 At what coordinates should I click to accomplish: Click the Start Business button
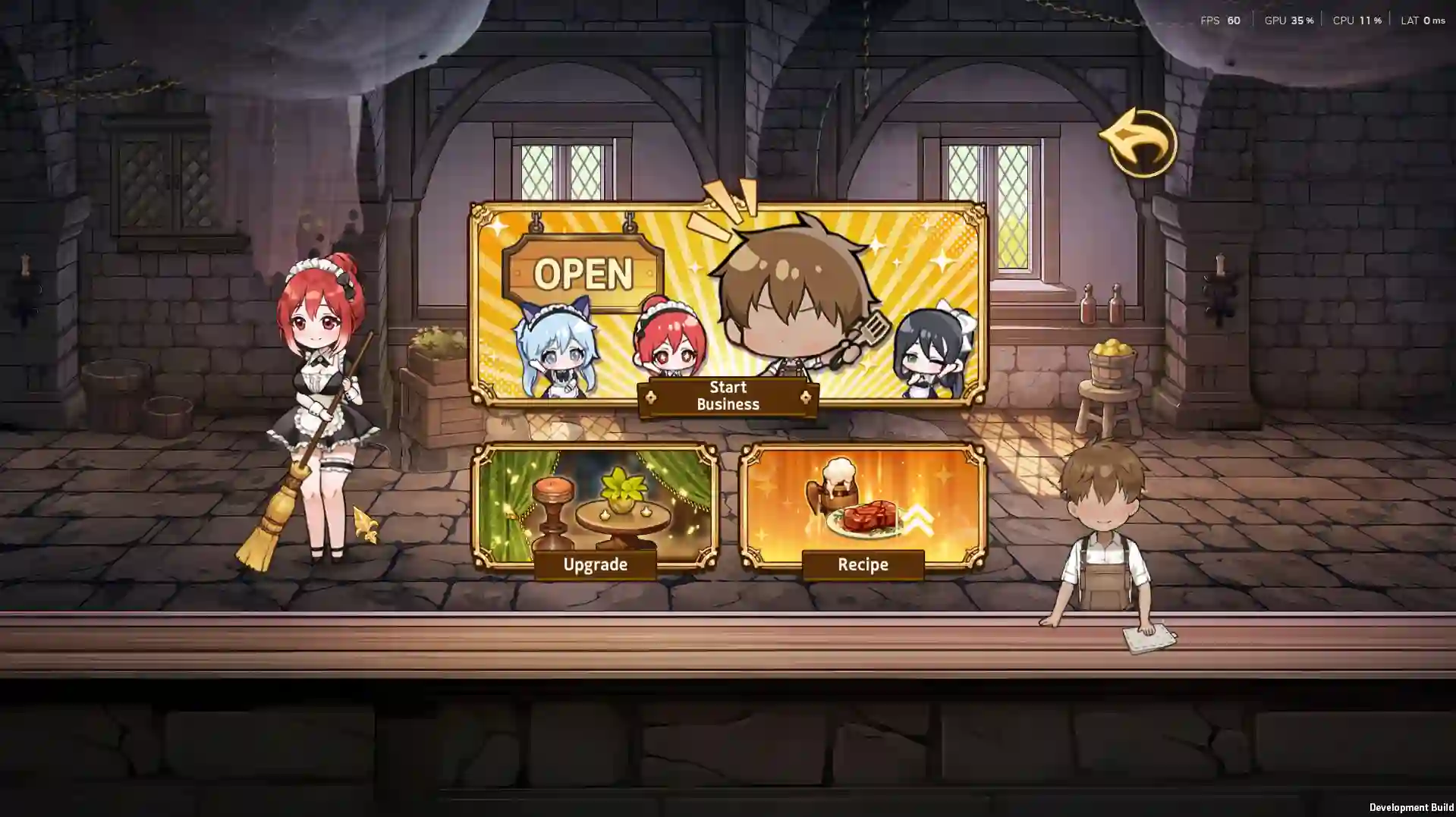pos(728,395)
